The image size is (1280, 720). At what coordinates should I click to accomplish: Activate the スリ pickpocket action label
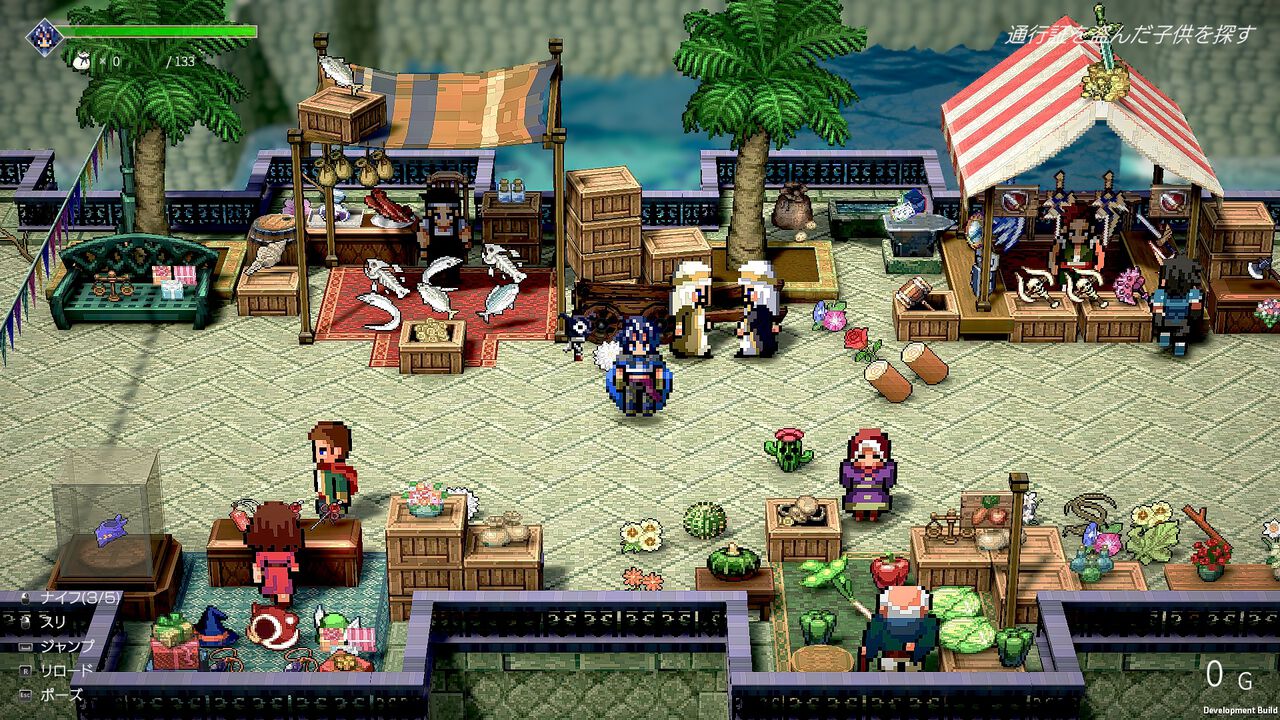coord(55,623)
